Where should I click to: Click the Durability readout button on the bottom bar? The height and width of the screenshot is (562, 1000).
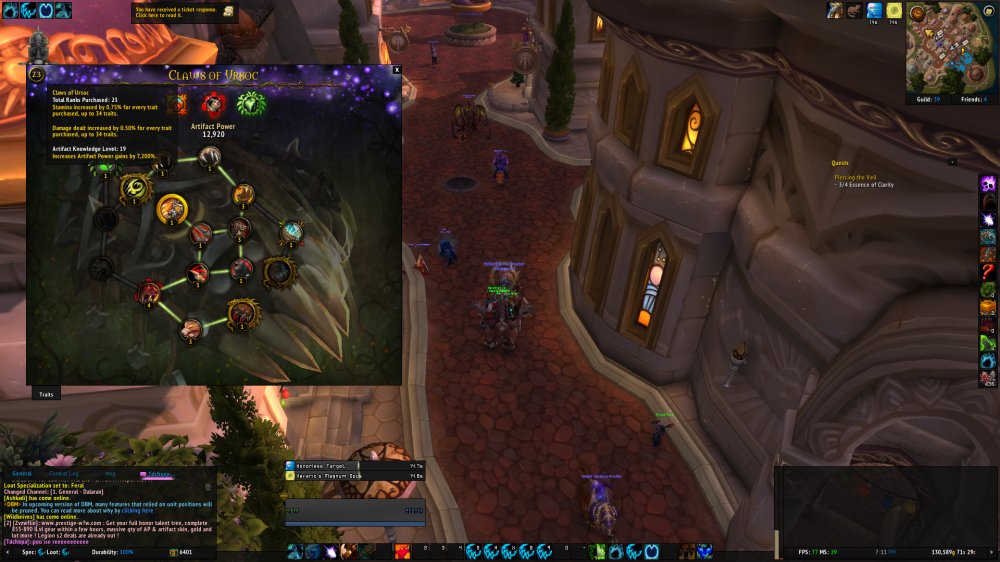pos(112,552)
